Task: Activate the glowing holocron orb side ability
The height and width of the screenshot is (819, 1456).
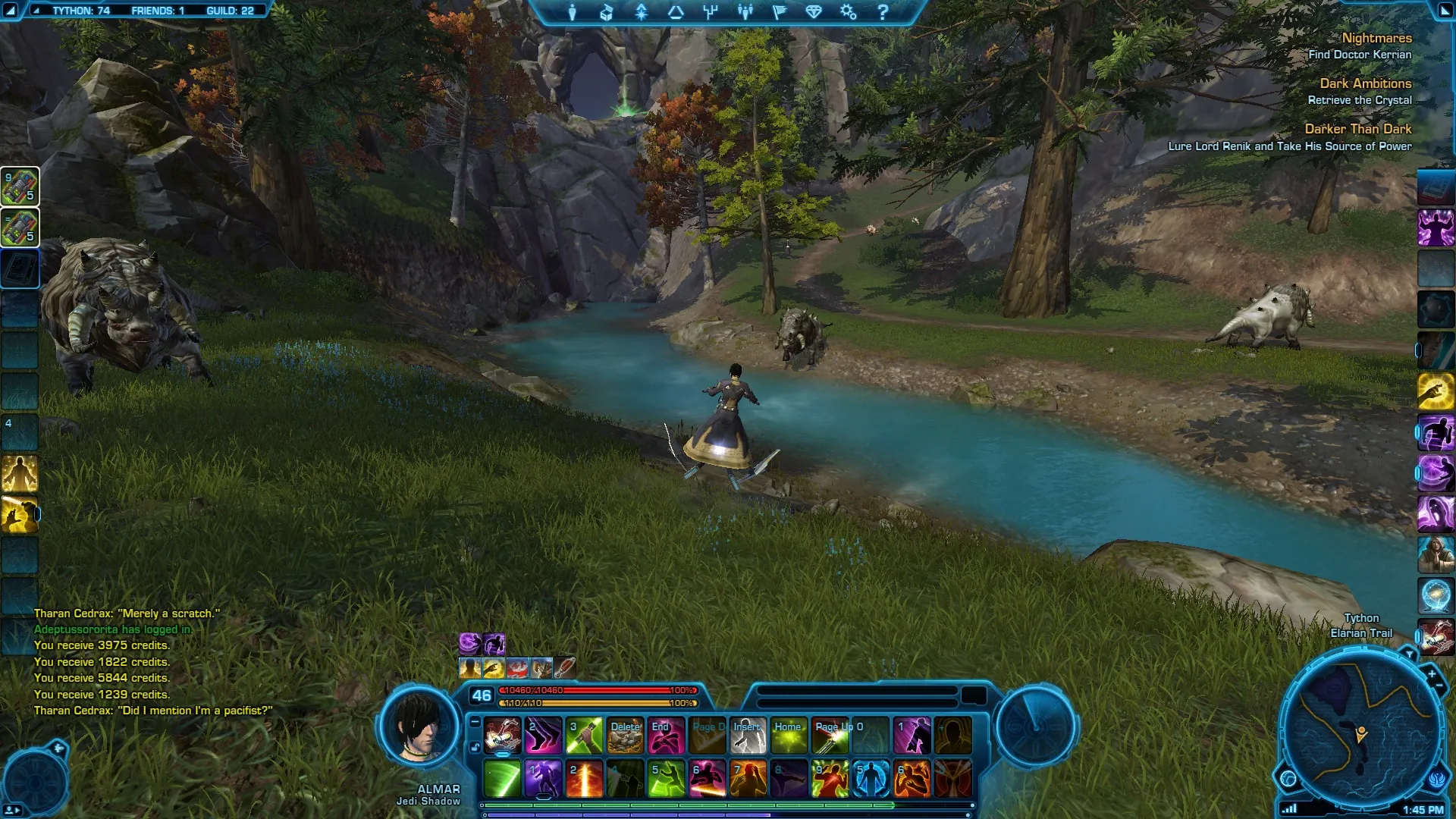Action: [1436, 595]
